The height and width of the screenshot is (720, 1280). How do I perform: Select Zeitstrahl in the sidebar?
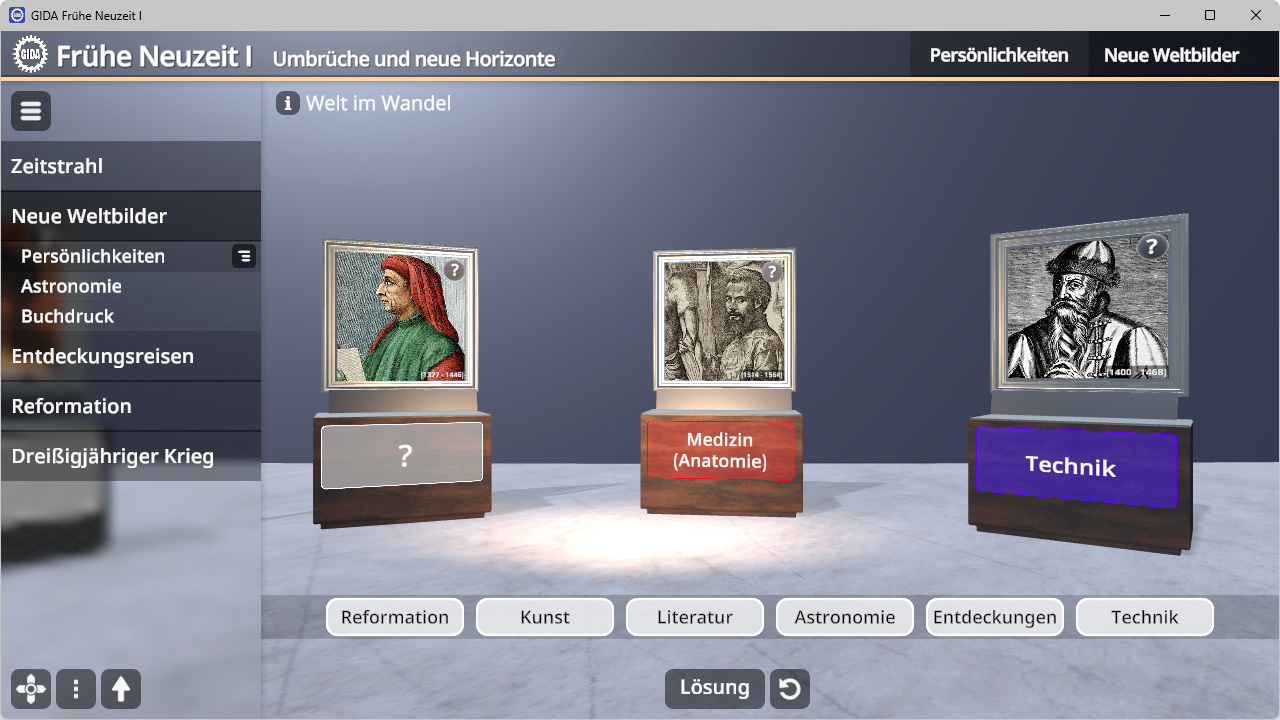click(57, 166)
